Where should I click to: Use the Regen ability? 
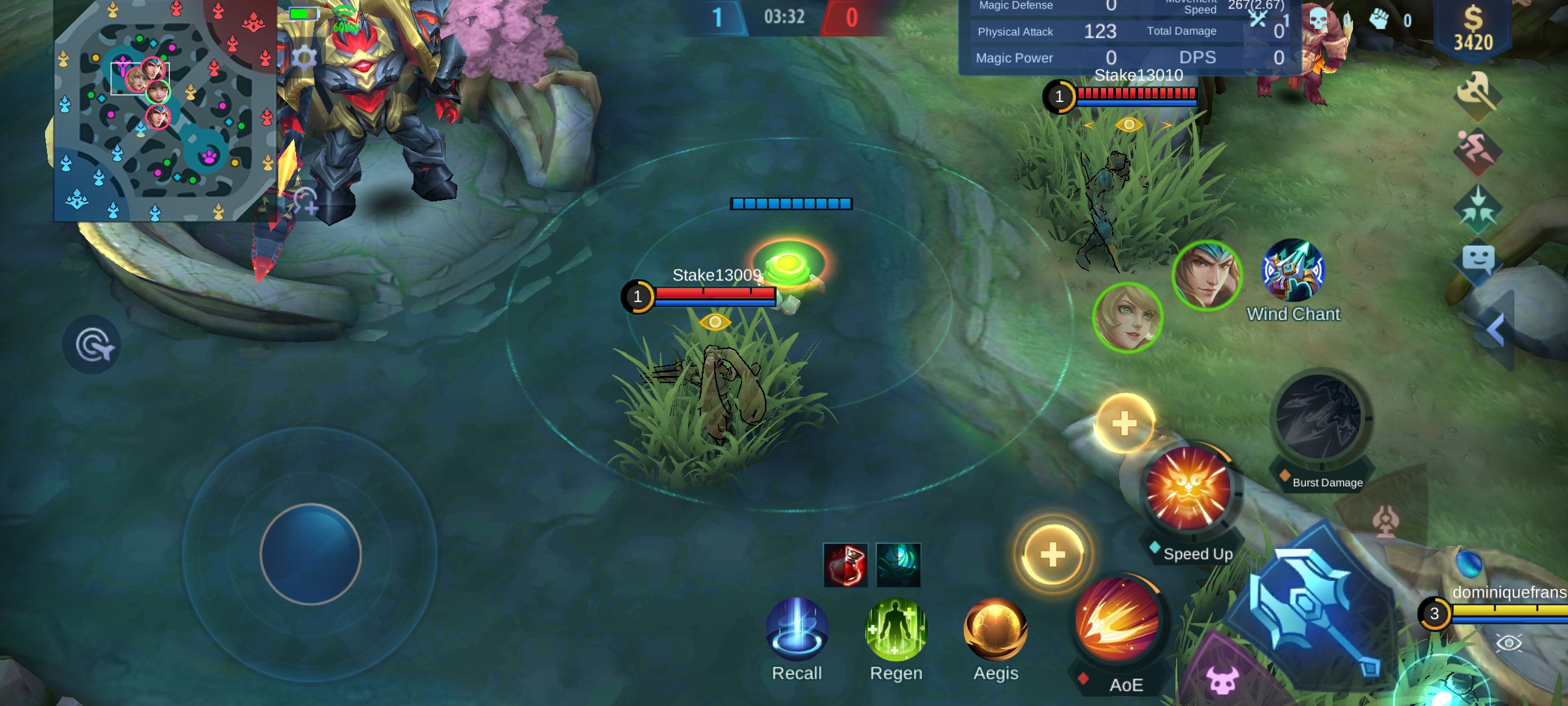point(895,630)
